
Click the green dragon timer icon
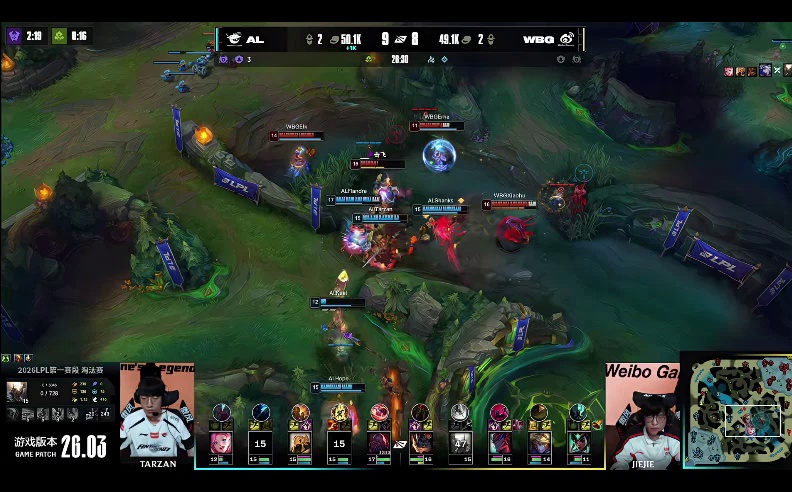59,36
